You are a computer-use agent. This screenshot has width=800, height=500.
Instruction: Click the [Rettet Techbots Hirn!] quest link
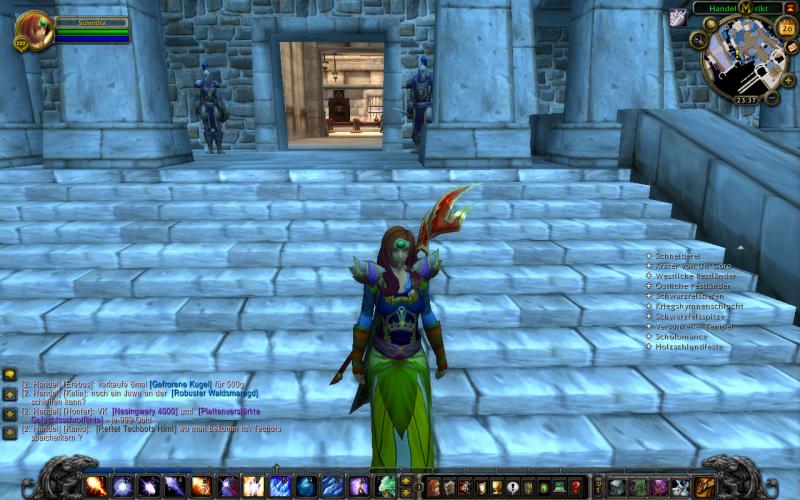coord(134,428)
